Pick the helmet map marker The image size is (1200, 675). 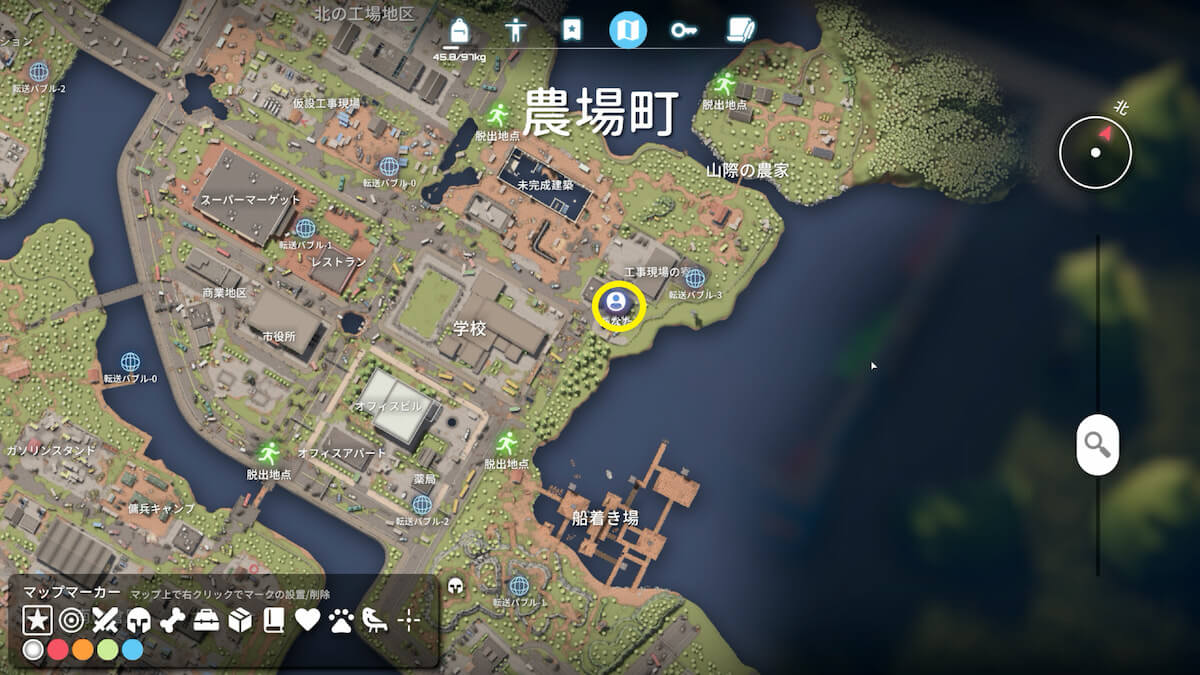click(139, 620)
